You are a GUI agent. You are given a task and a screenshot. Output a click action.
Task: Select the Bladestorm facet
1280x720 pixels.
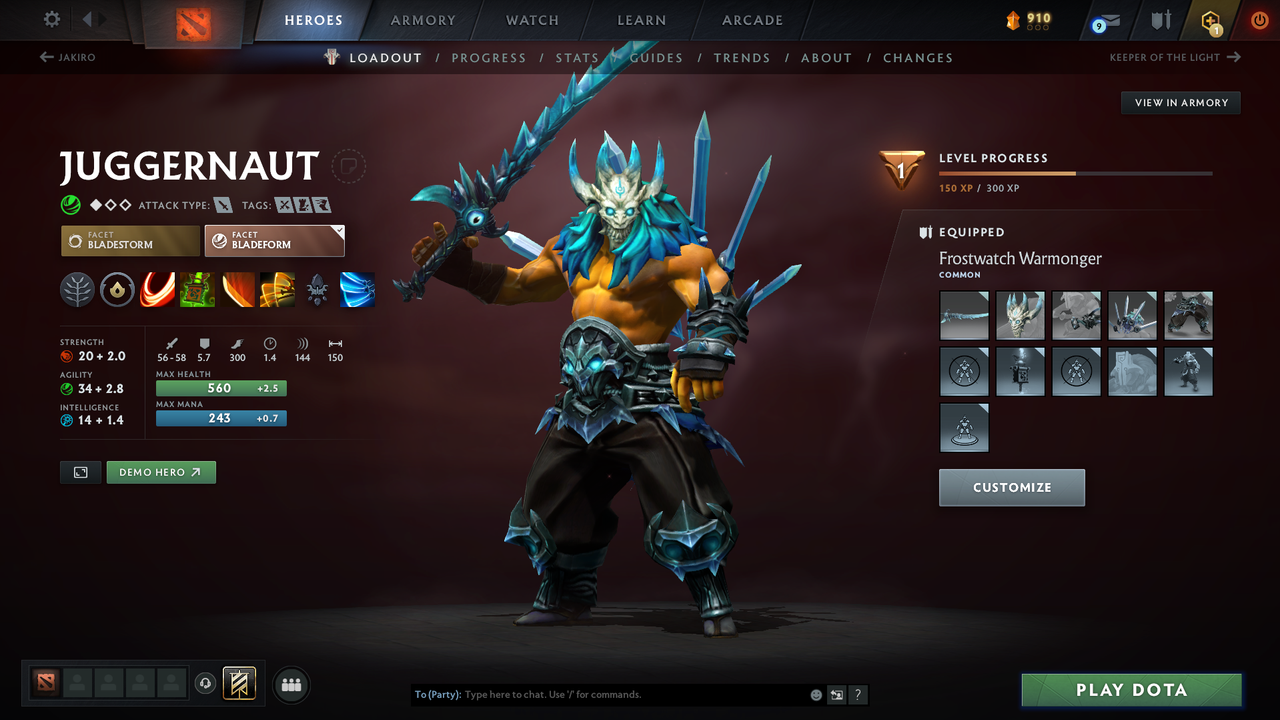click(x=129, y=240)
